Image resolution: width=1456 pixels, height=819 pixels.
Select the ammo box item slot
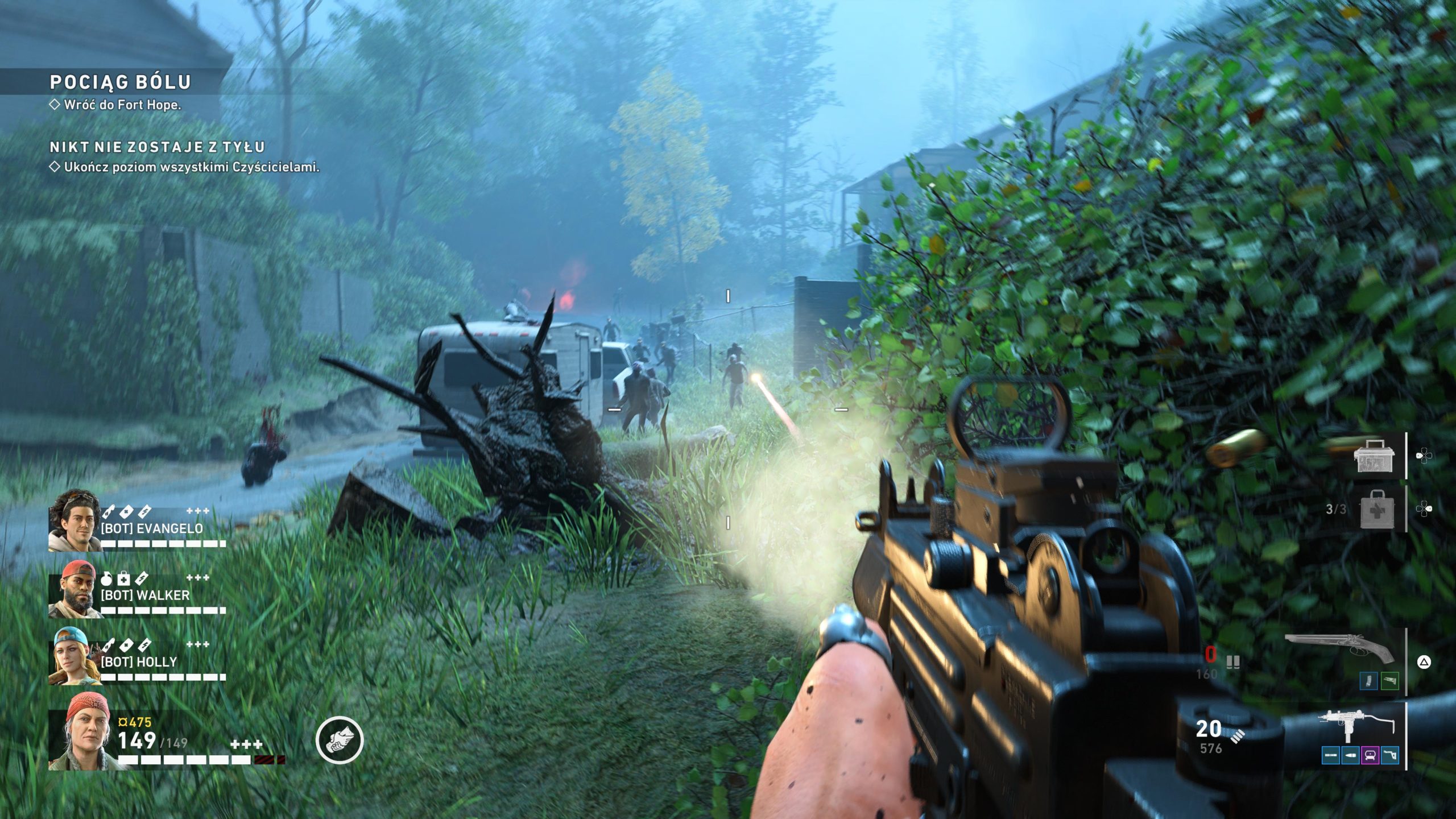pos(1373,456)
